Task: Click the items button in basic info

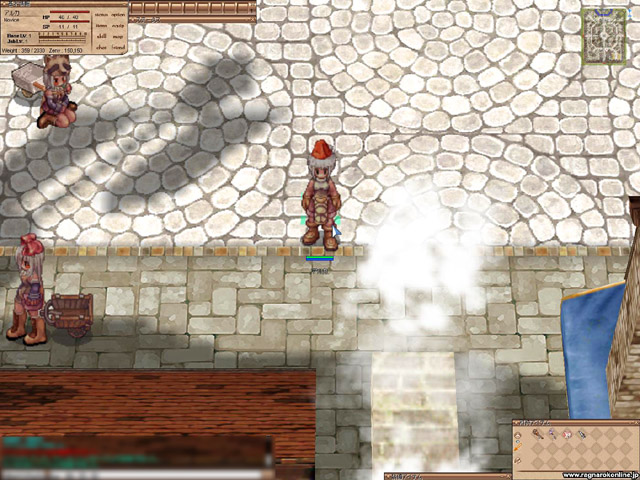Action: point(102,26)
